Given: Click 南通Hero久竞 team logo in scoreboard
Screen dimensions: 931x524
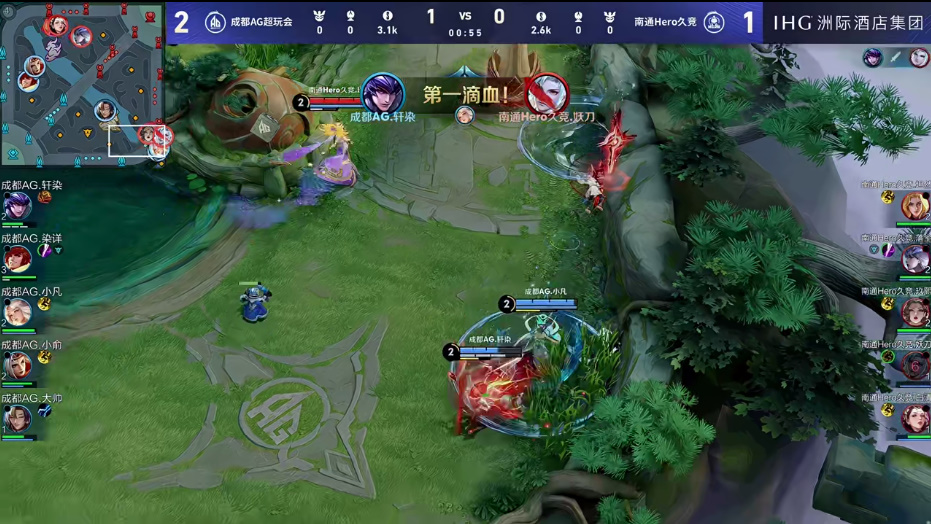Looking at the screenshot, I should (714, 22).
